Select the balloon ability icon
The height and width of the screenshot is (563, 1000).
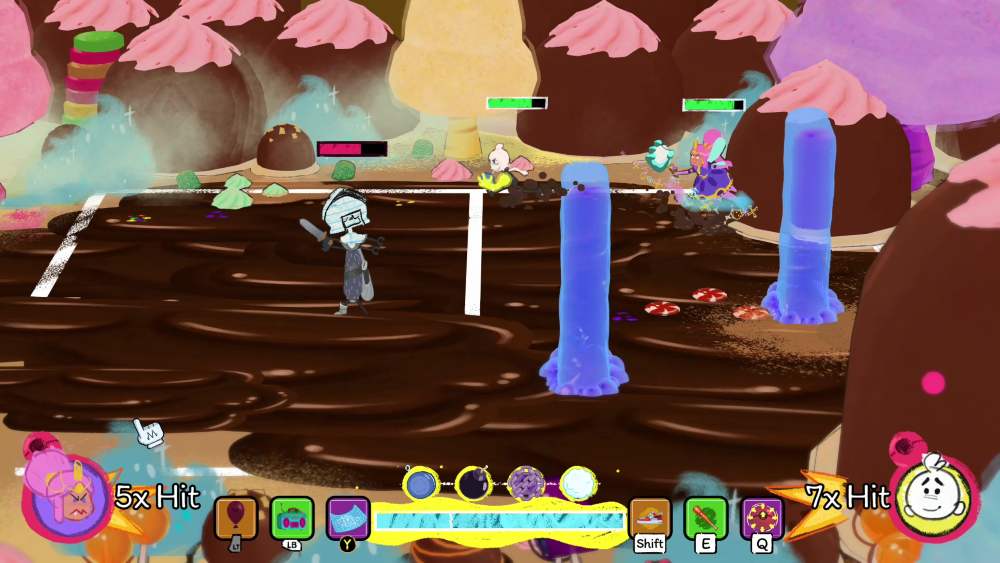point(236,518)
